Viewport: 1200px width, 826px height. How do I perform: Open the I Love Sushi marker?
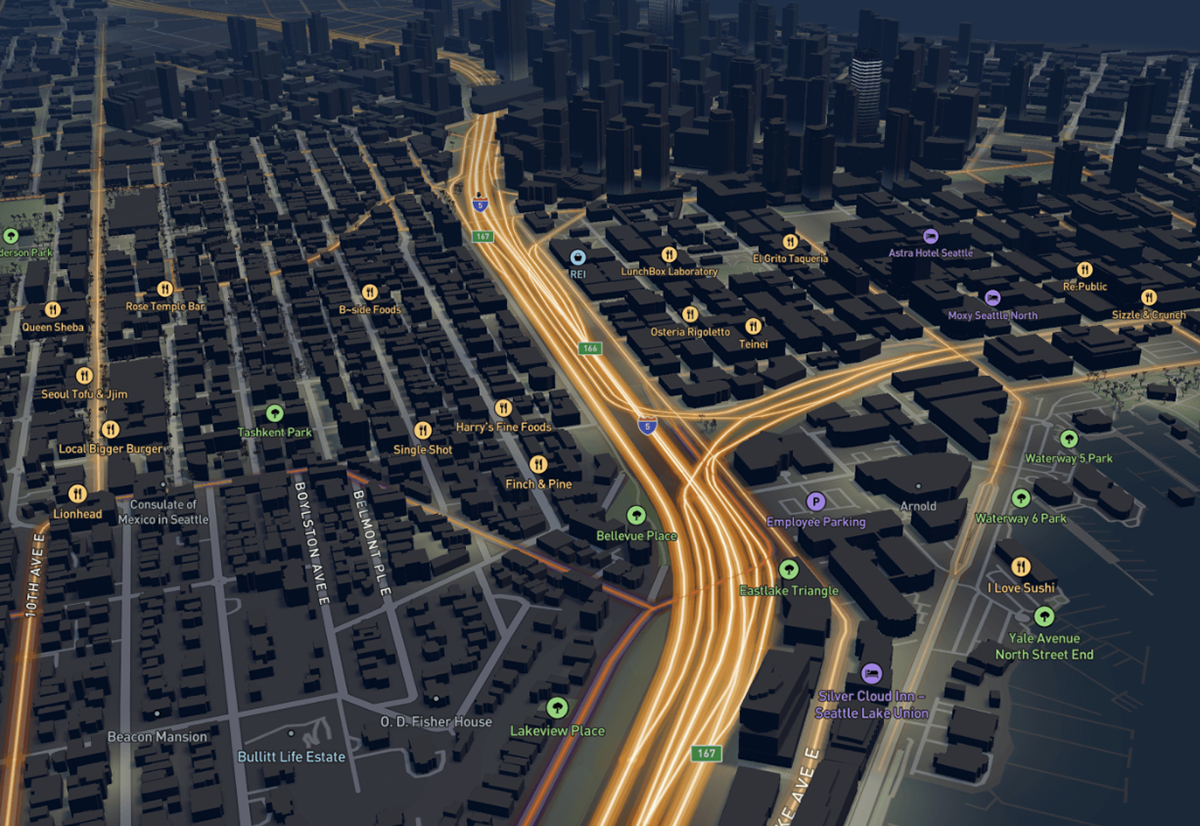pyautogui.click(x=1020, y=568)
